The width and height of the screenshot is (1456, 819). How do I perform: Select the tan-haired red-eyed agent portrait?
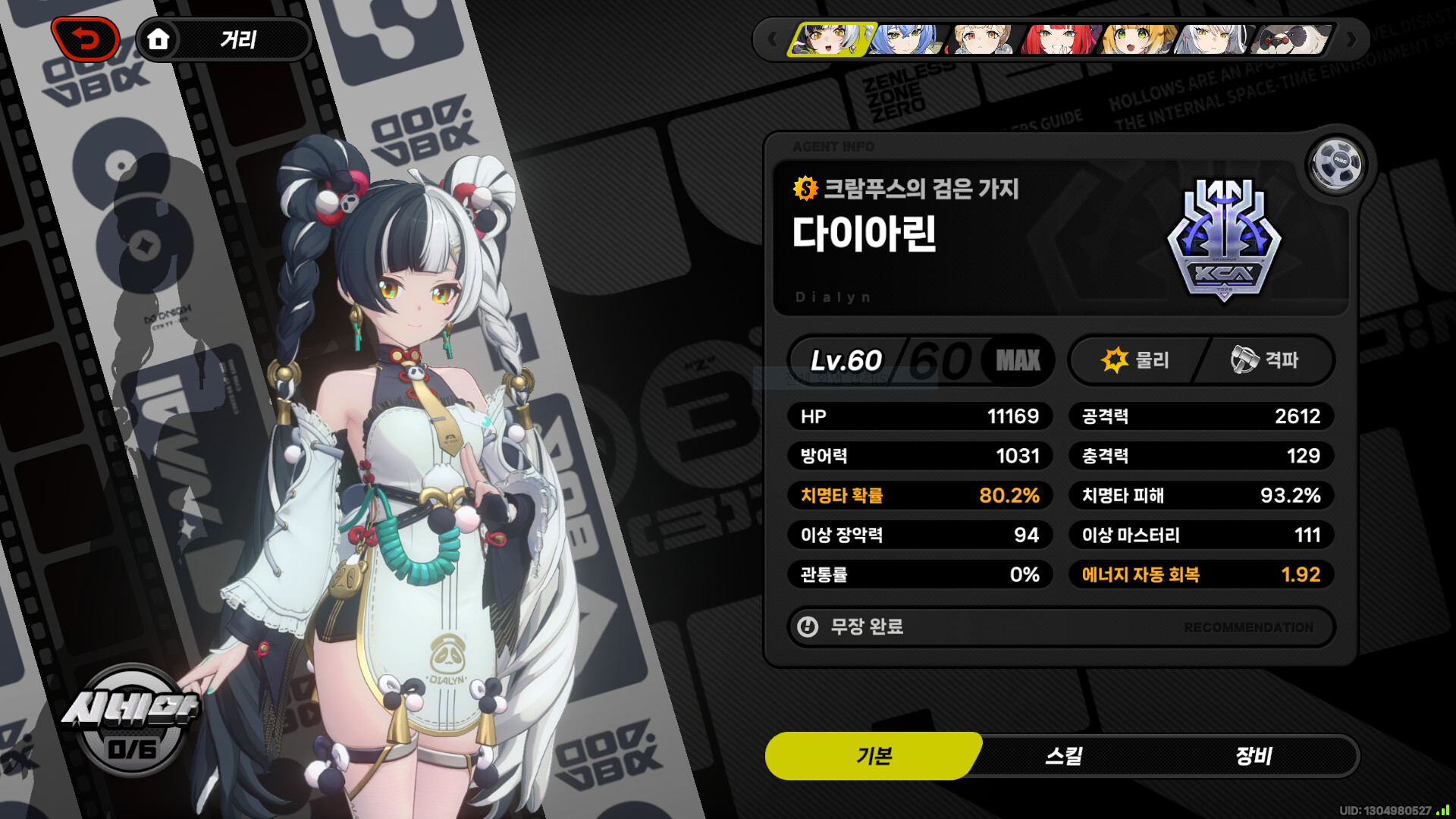tap(984, 39)
